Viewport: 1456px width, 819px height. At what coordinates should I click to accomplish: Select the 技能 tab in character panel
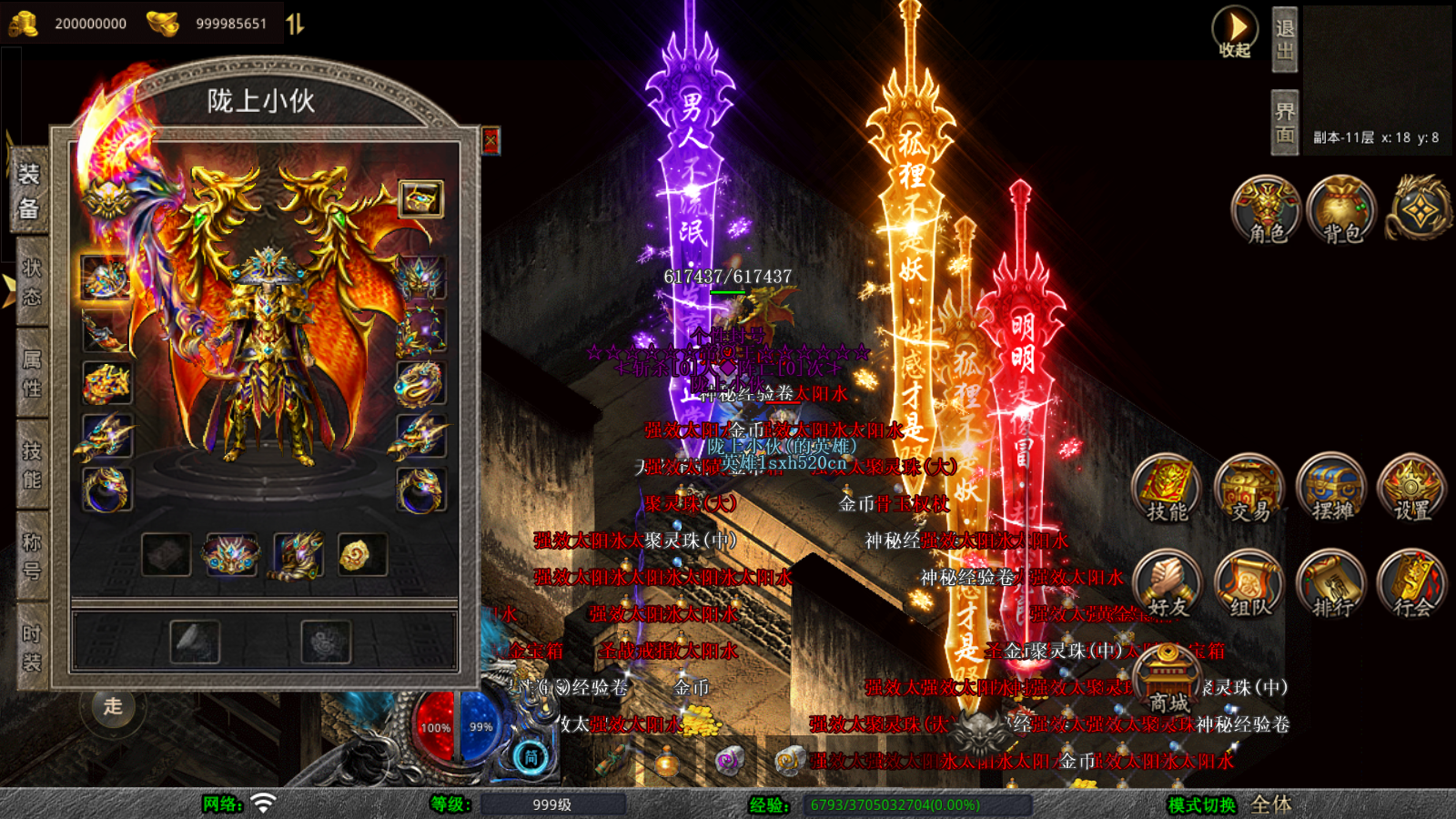(x=32, y=465)
